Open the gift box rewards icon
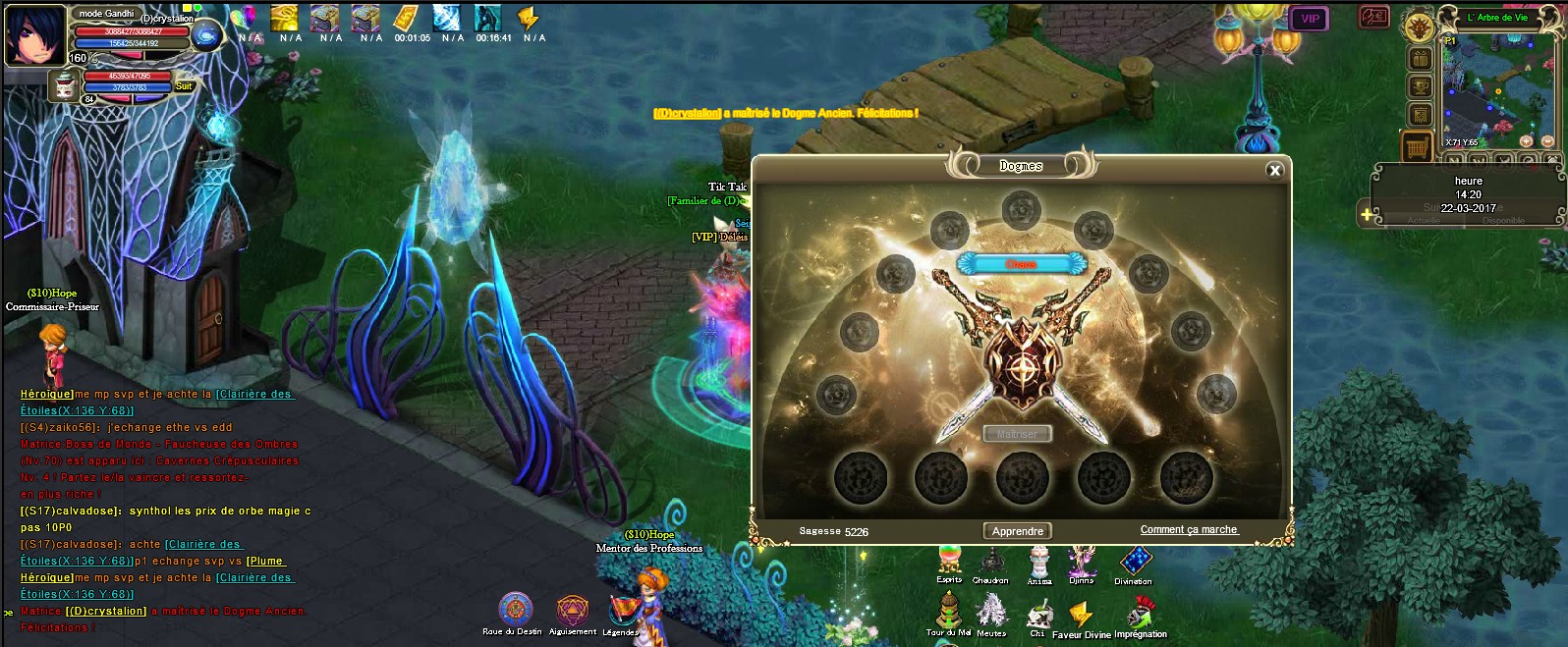1568x647 pixels. pos(1420,59)
